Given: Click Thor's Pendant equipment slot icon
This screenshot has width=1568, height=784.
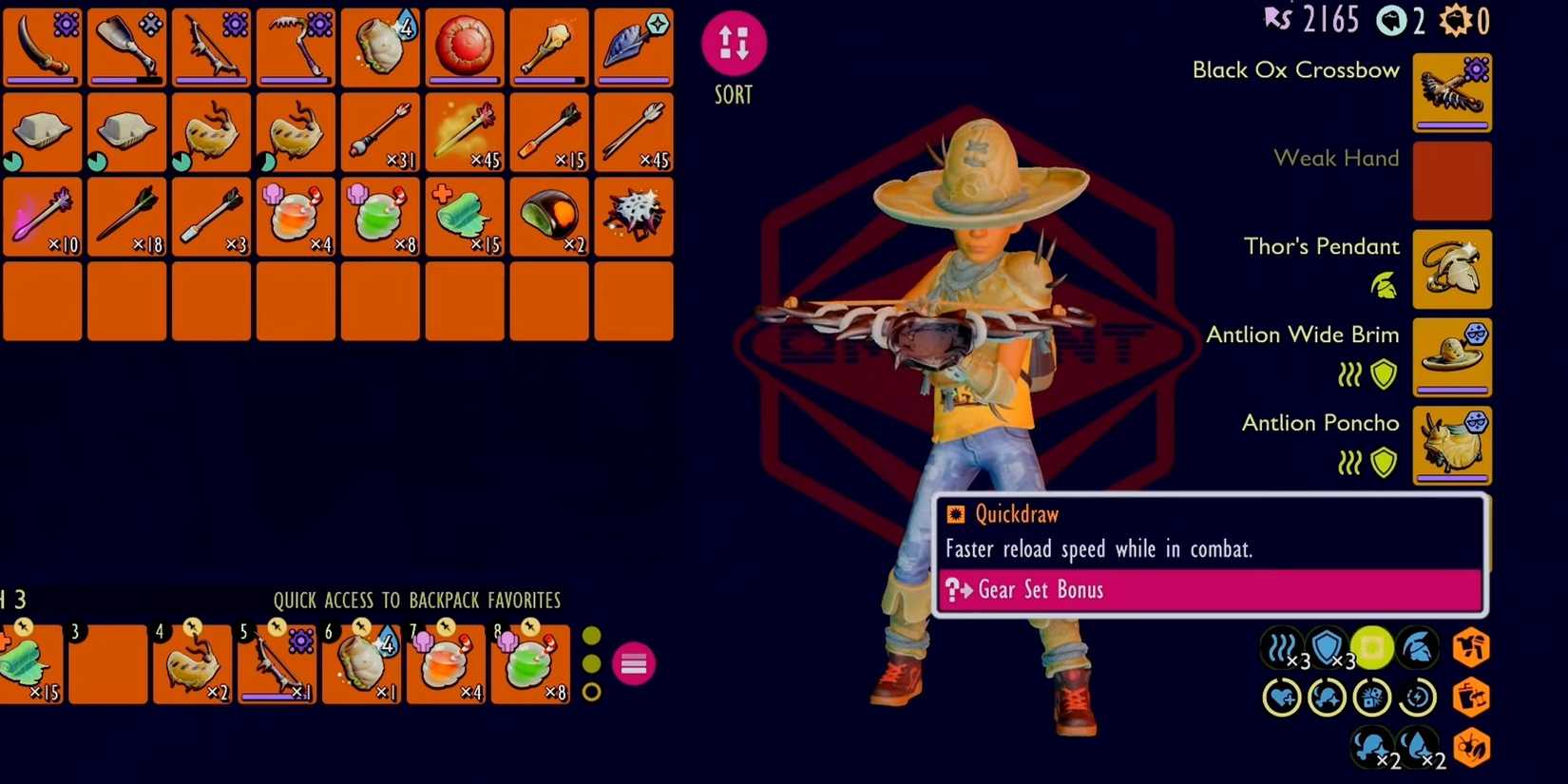Looking at the screenshot, I should point(1452,269).
